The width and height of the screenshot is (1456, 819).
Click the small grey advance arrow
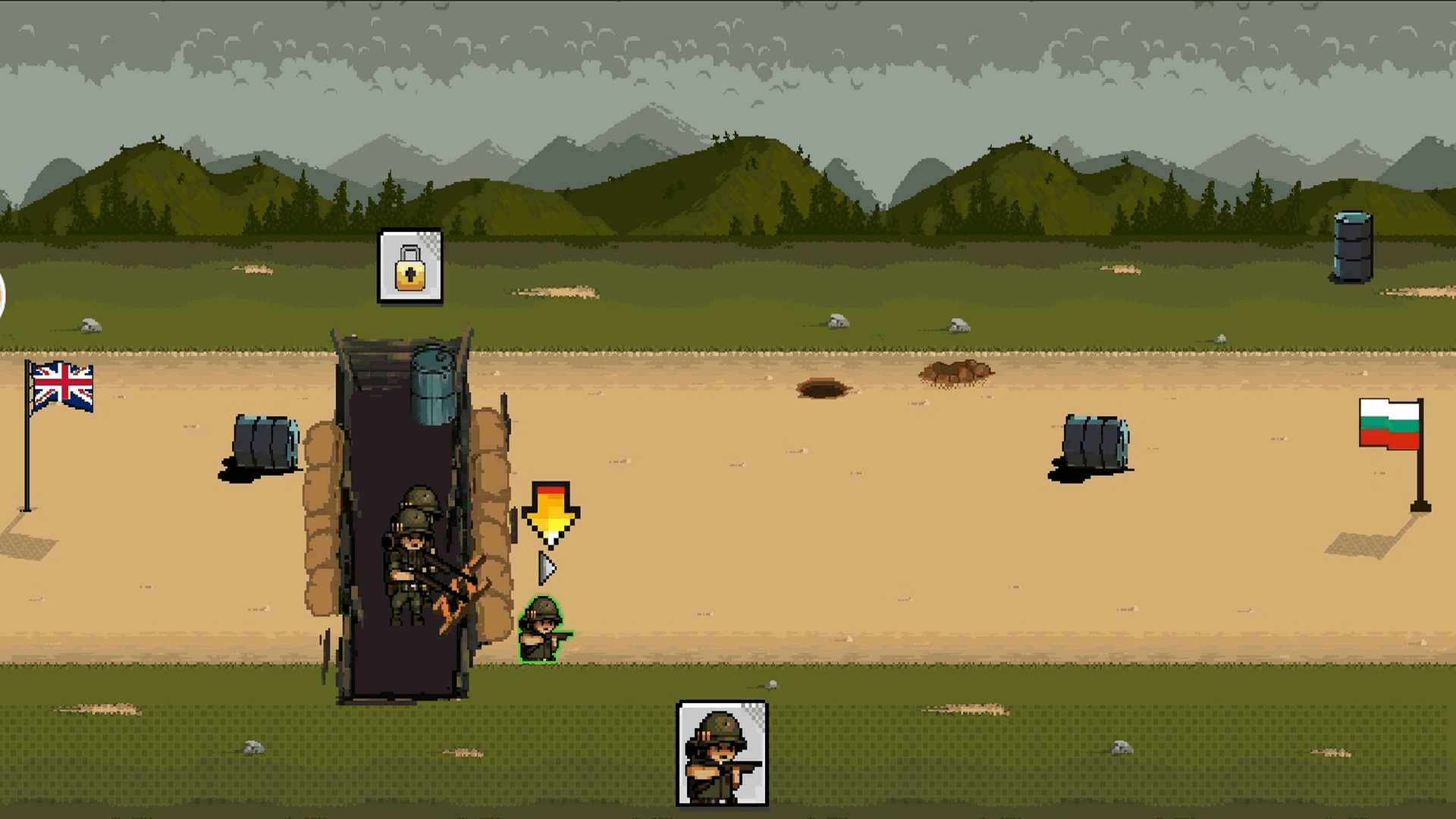pos(547,568)
